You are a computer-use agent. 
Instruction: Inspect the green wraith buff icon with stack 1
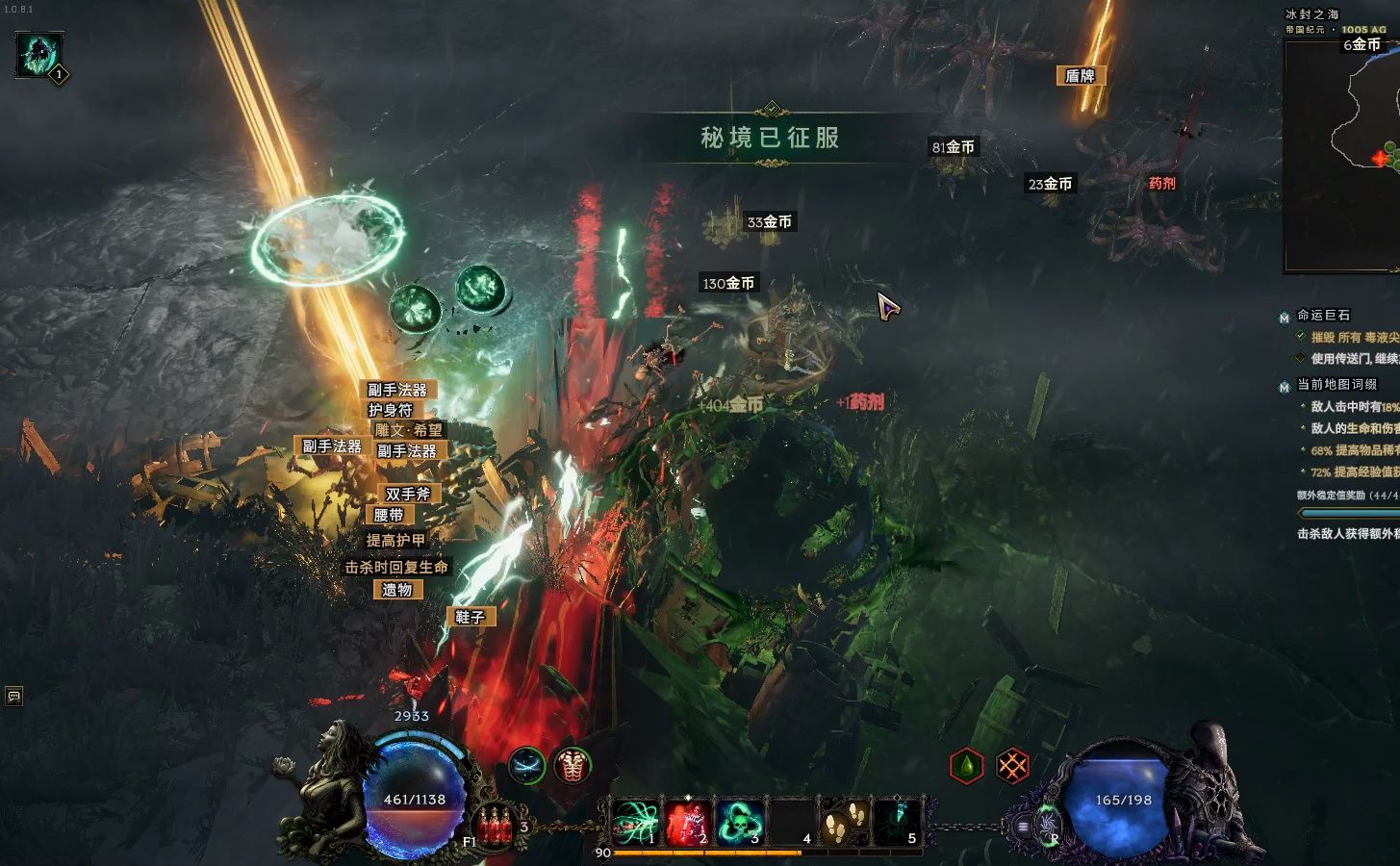tap(40, 55)
